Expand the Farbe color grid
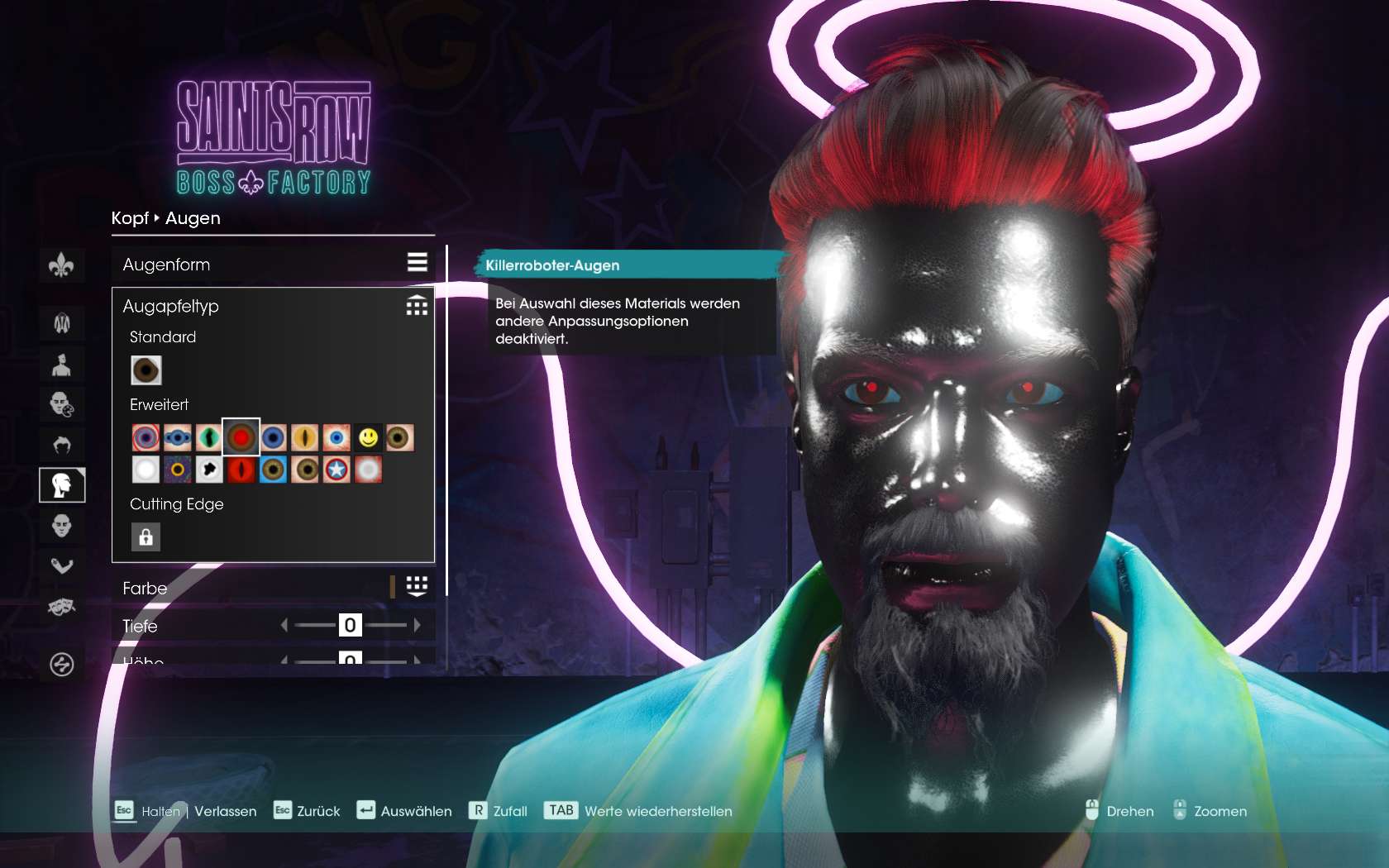Image resolution: width=1389 pixels, height=868 pixels. pos(417,587)
